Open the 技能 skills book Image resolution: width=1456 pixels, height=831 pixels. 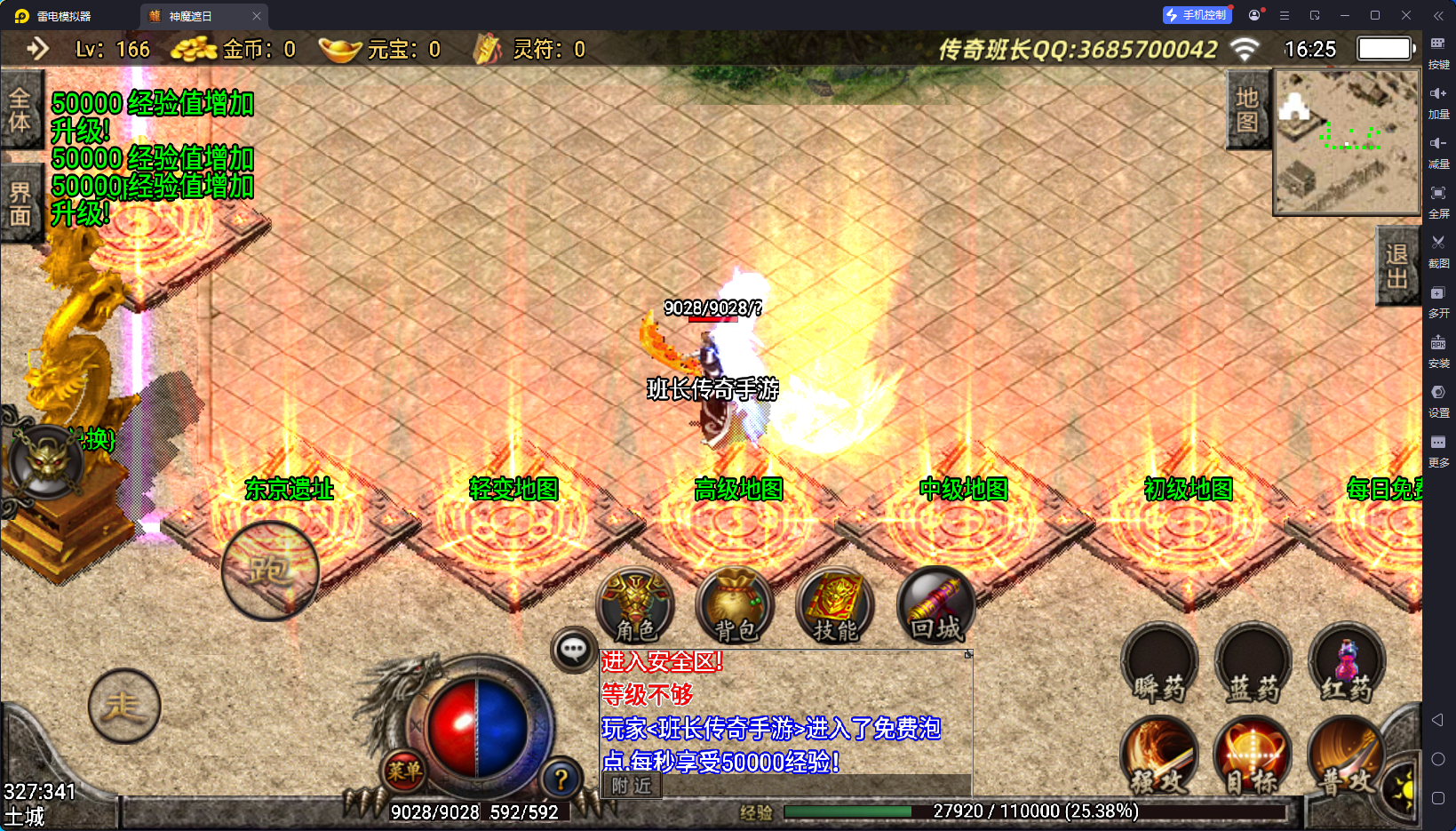pos(835,606)
